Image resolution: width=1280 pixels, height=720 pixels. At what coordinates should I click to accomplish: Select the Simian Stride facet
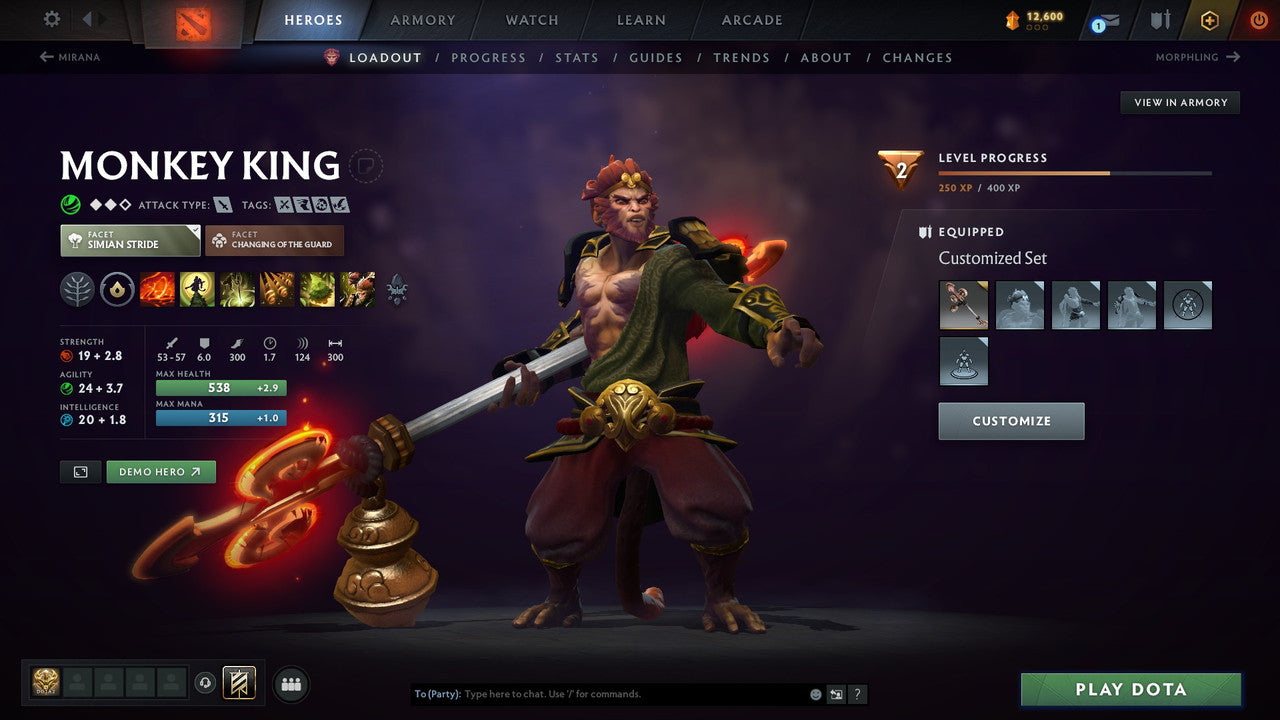tap(129, 240)
